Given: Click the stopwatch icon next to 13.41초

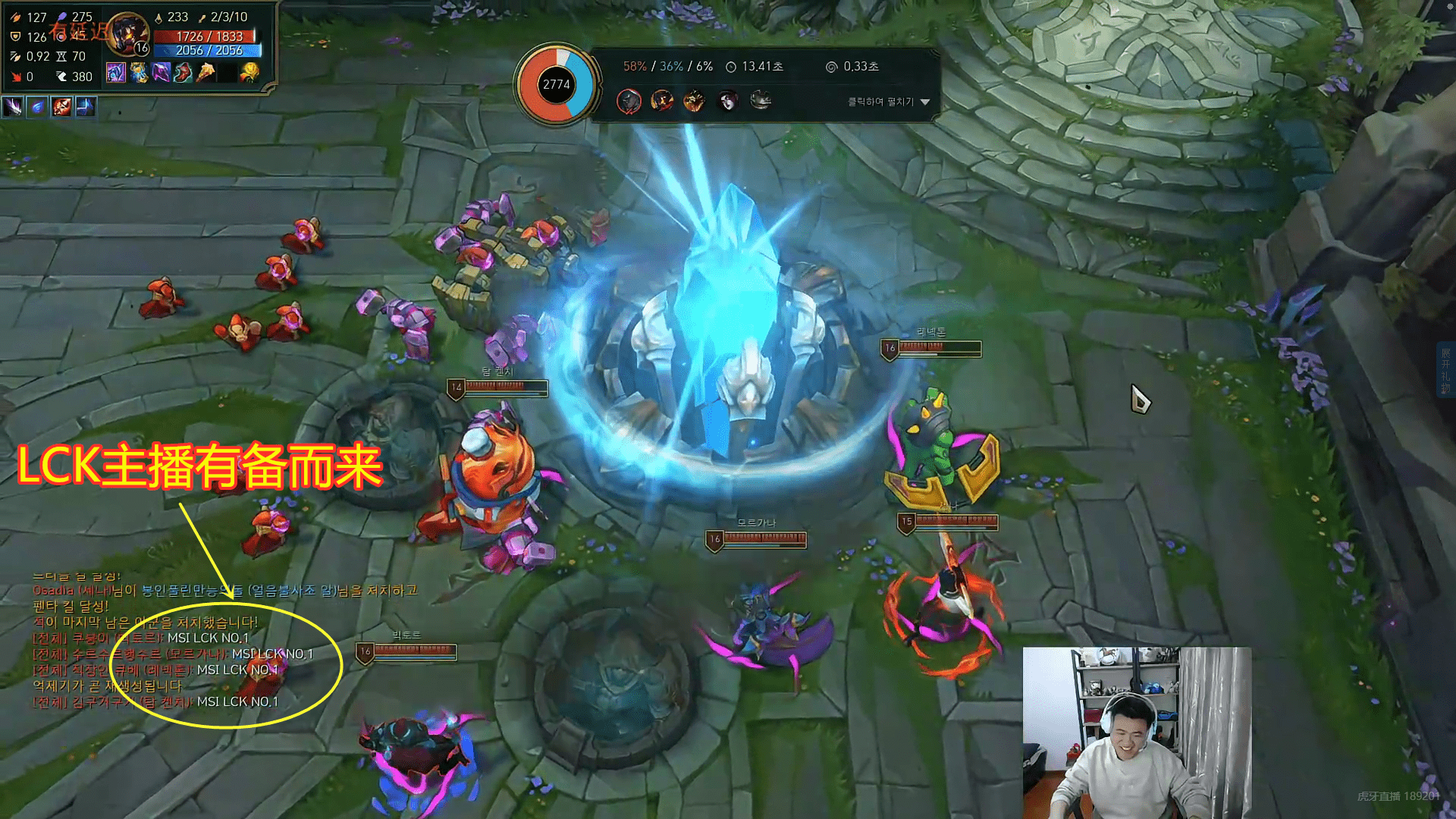Looking at the screenshot, I should (x=731, y=67).
